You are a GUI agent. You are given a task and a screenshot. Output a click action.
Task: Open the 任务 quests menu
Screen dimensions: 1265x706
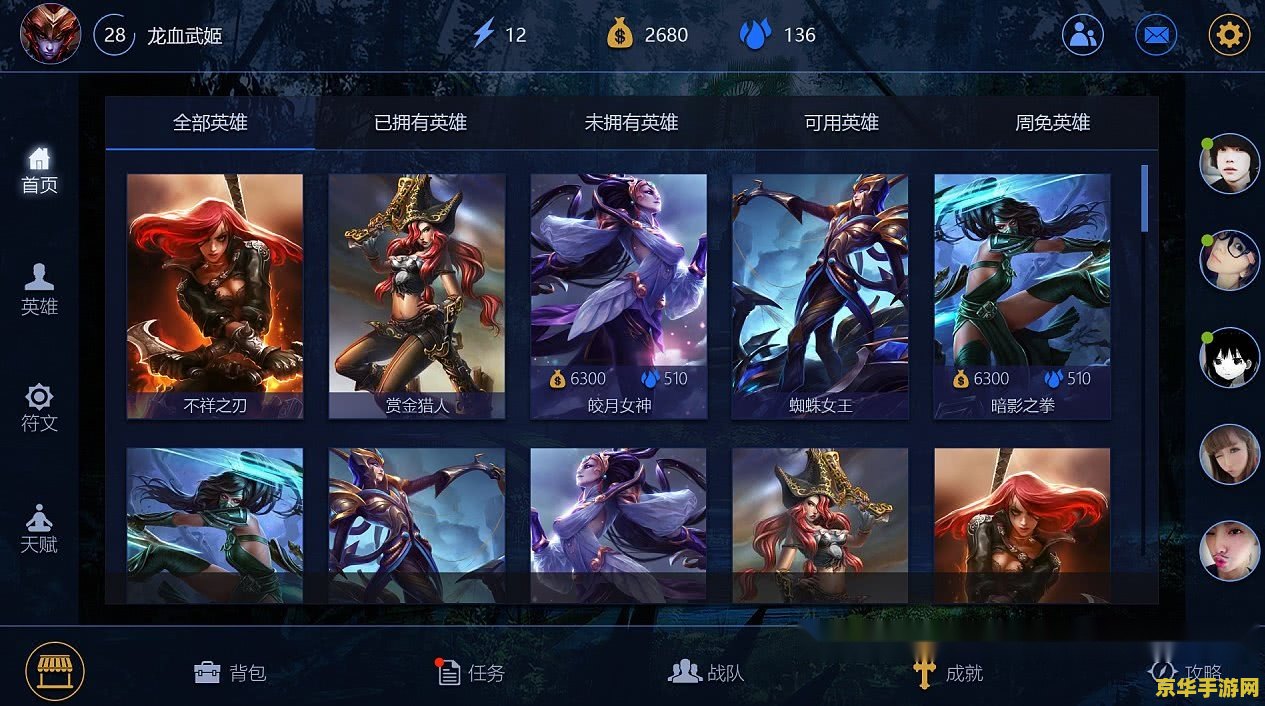[471, 673]
